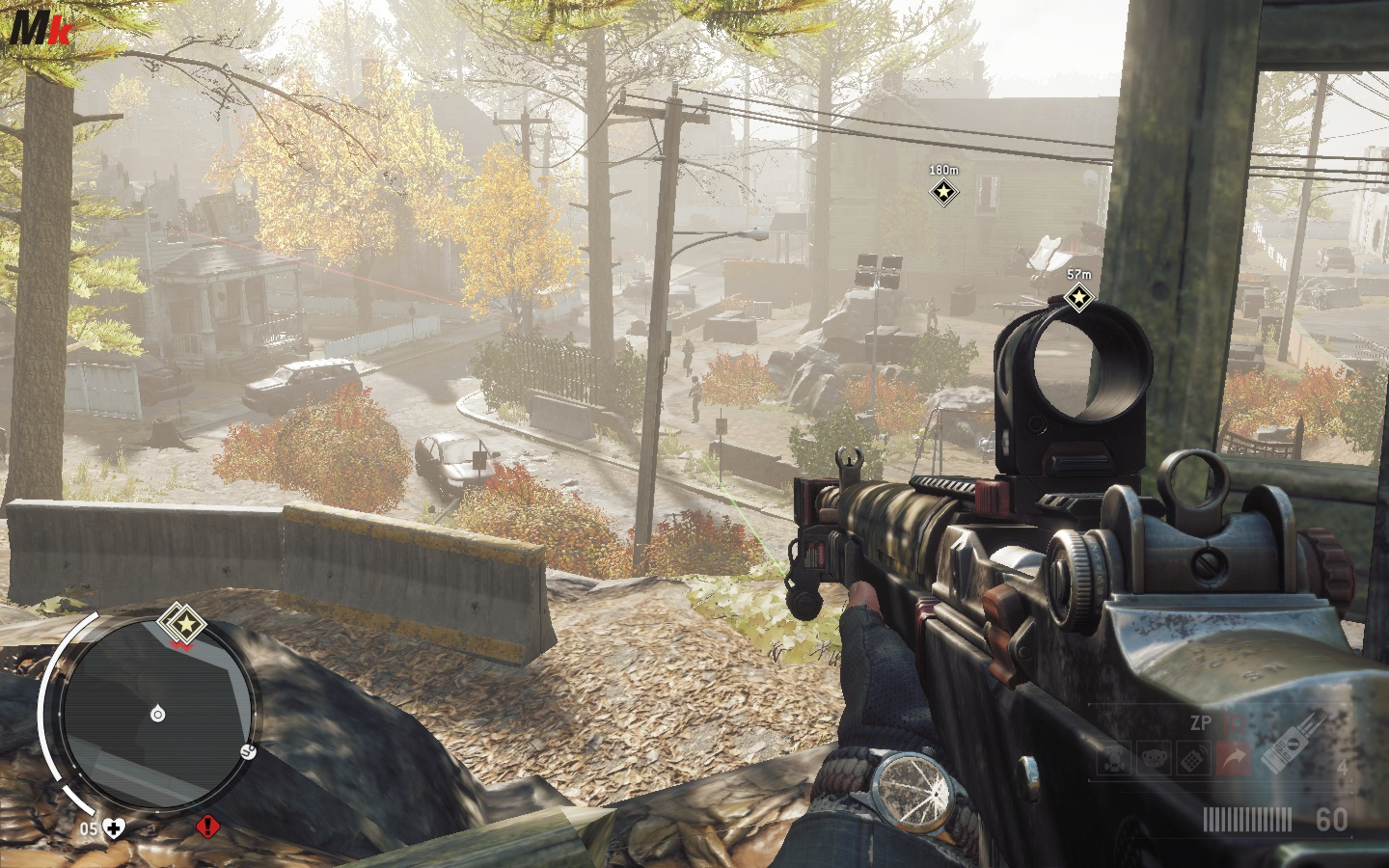The image size is (1389, 868).
Task: Choose the skull gadget slot
Action: (x=1114, y=759)
